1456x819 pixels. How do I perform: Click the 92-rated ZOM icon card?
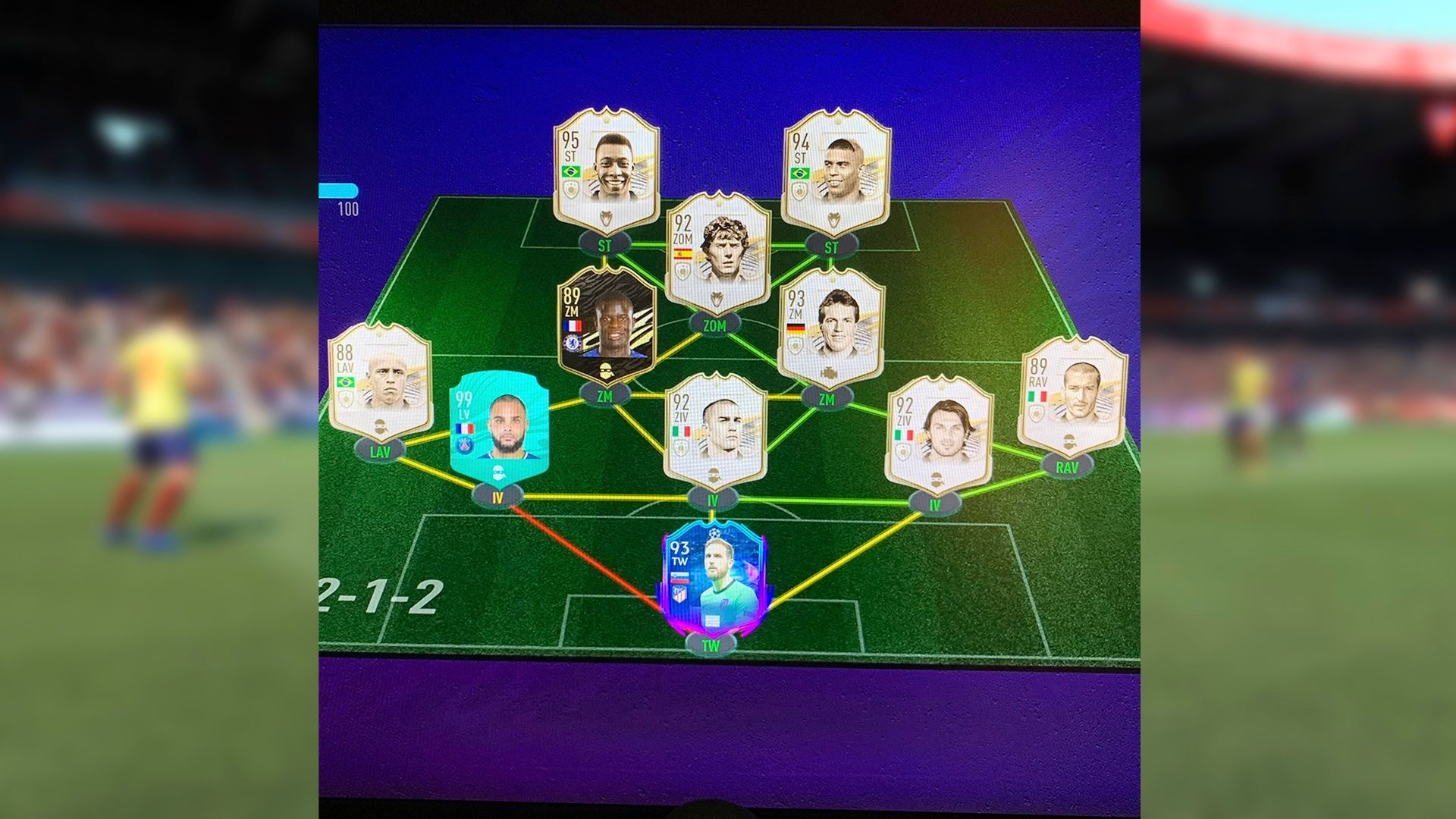pyautogui.click(x=717, y=250)
